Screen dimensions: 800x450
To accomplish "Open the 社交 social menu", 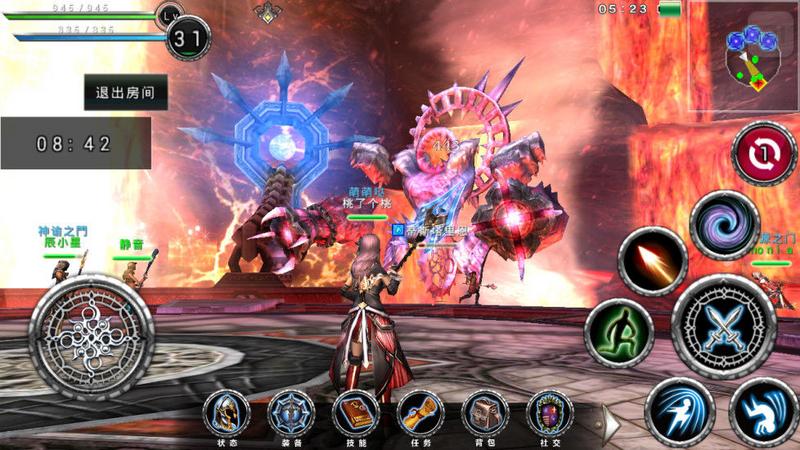I will pyautogui.click(x=550, y=412).
